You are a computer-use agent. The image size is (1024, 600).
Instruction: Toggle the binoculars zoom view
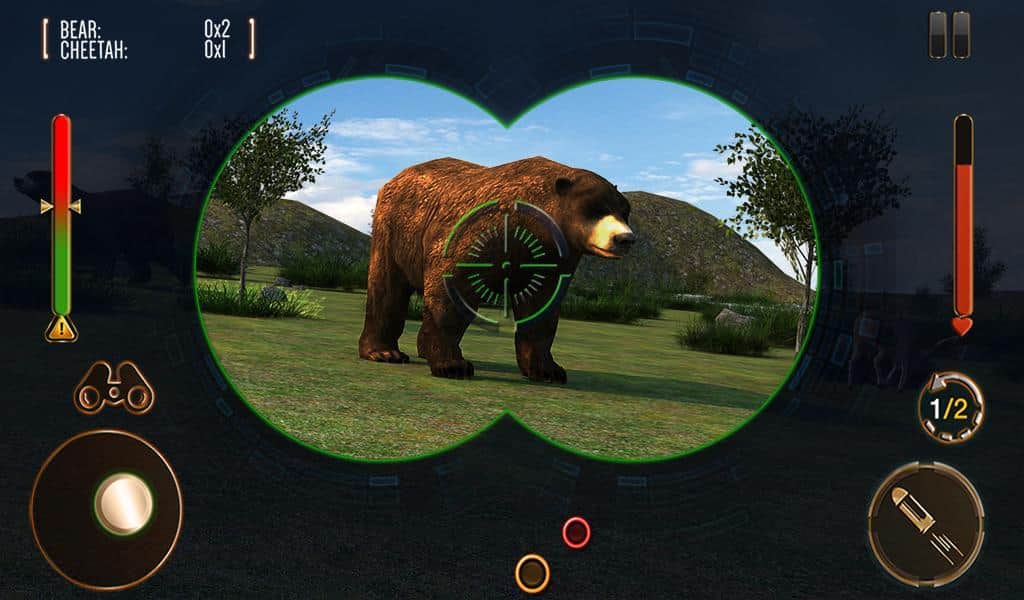pos(114,389)
